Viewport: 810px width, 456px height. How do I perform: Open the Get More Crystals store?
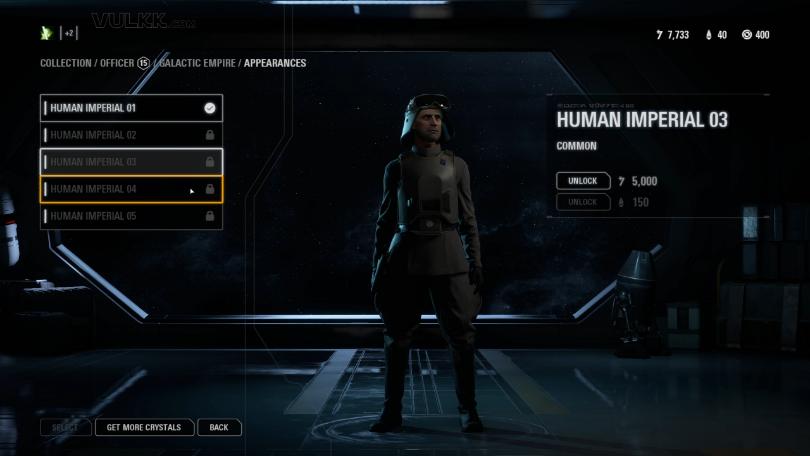coord(144,427)
